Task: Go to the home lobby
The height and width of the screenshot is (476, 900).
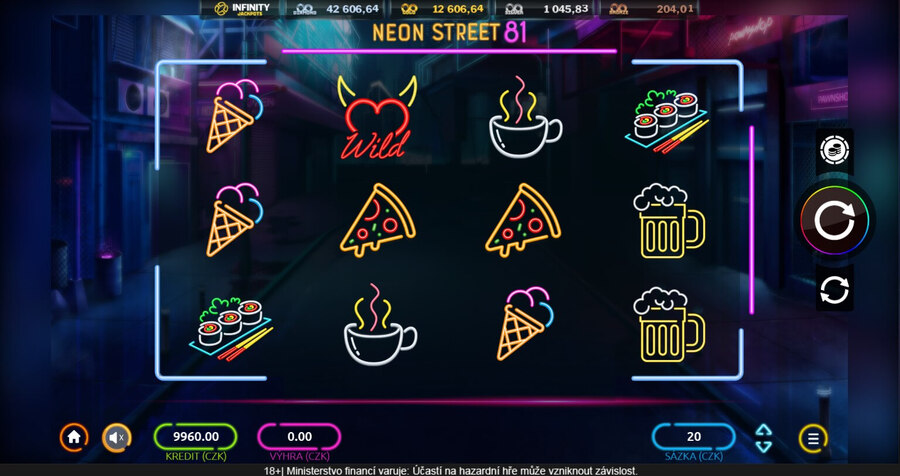Action: click(x=73, y=437)
